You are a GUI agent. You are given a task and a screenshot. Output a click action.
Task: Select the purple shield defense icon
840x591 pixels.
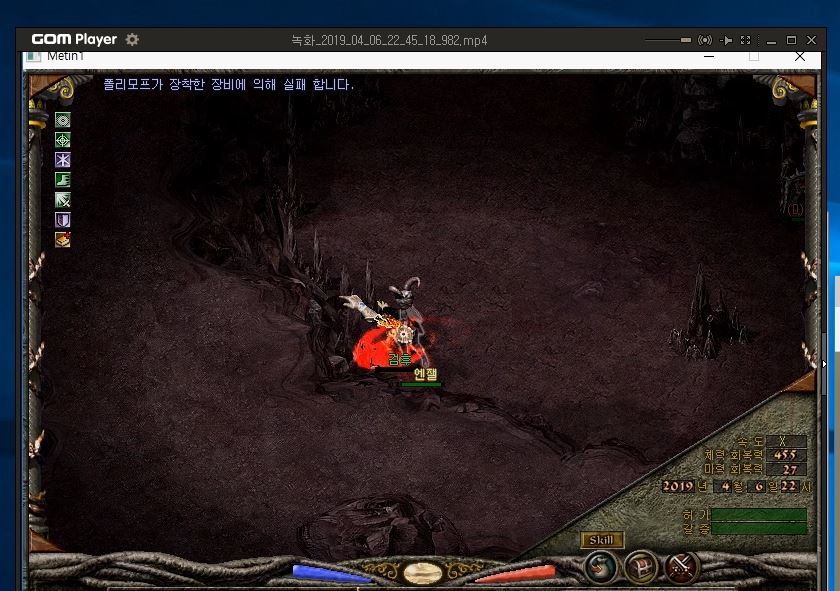click(x=63, y=220)
